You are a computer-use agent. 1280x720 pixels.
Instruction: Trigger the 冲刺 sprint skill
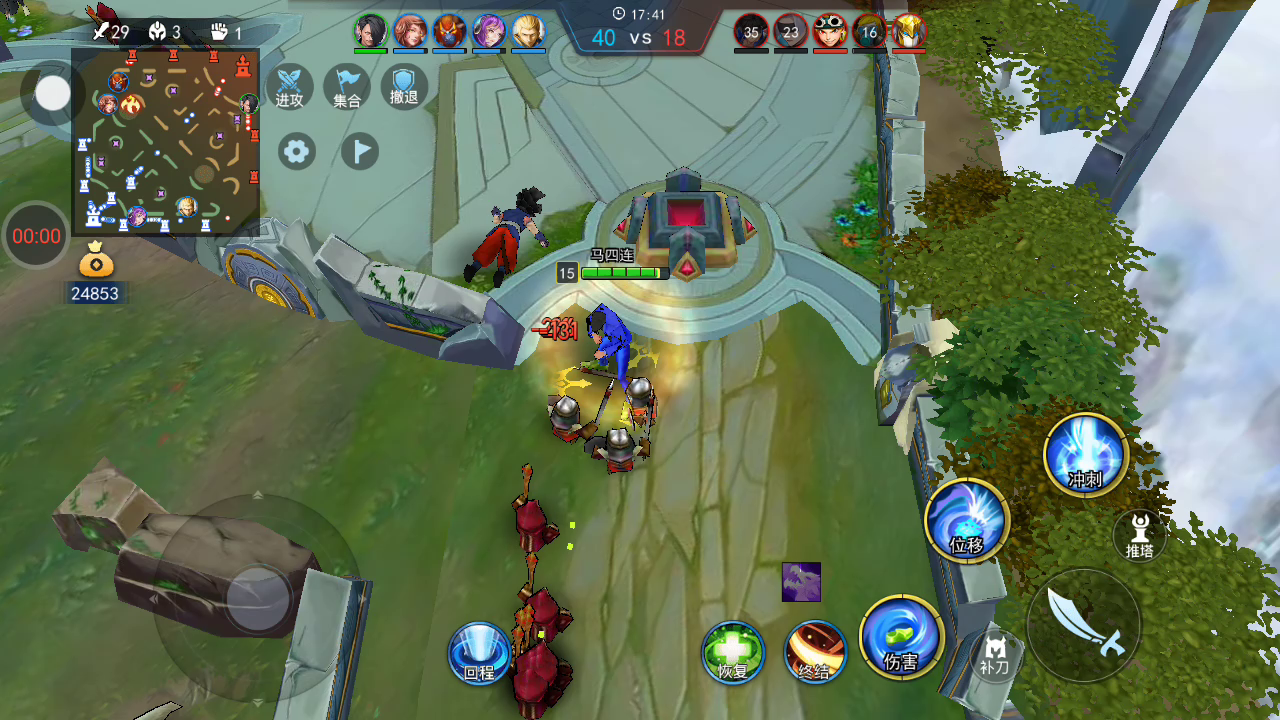1086,455
